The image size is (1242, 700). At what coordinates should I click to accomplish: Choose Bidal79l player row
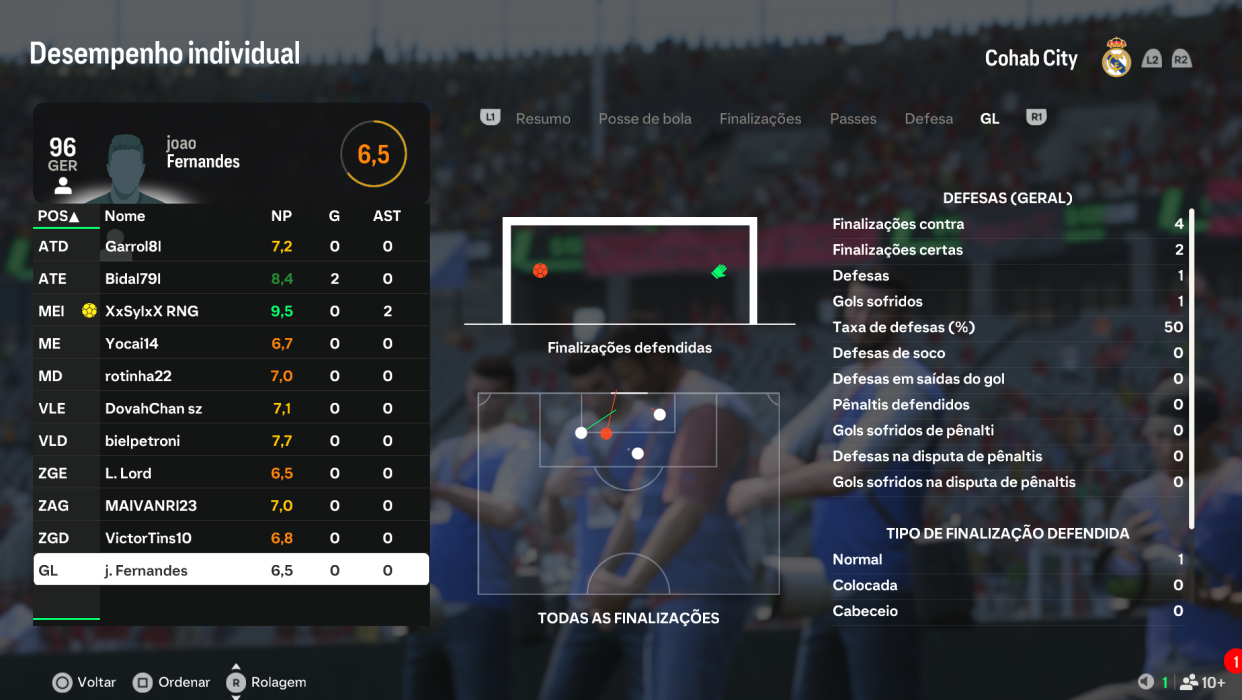pyautogui.click(x=231, y=279)
